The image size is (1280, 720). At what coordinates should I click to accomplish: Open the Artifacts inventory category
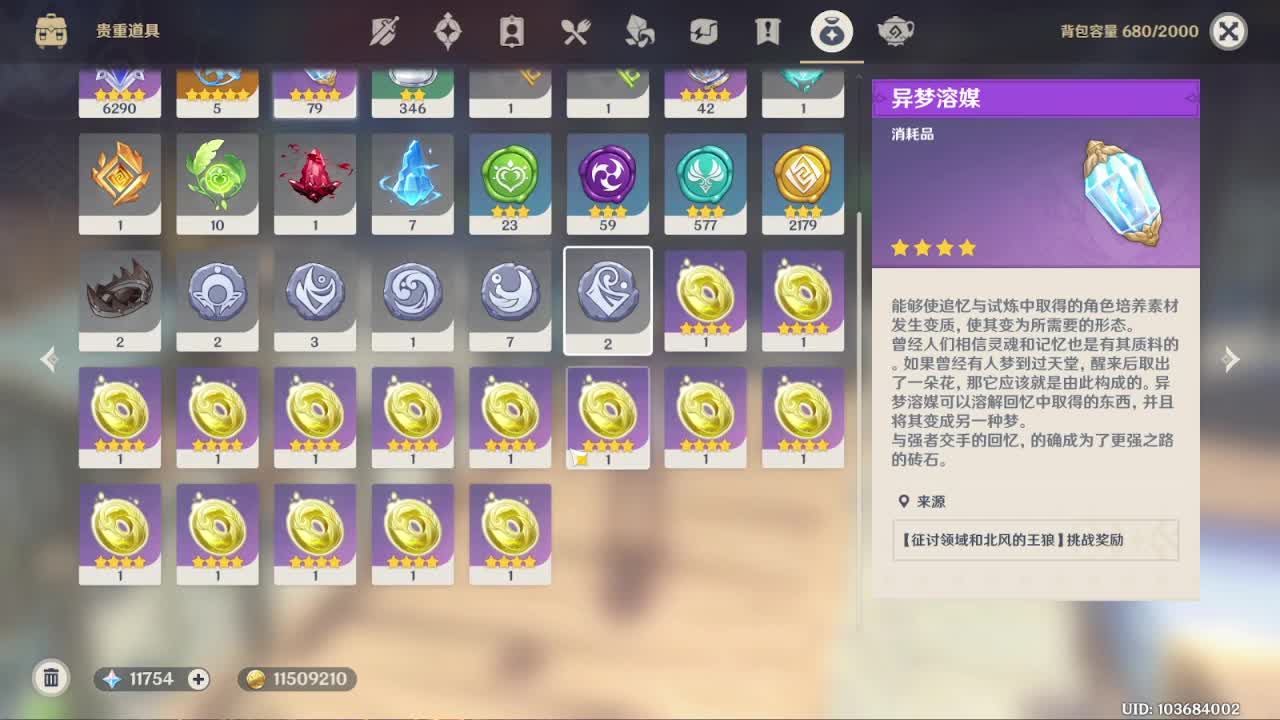pyautogui.click(x=448, y=31)
